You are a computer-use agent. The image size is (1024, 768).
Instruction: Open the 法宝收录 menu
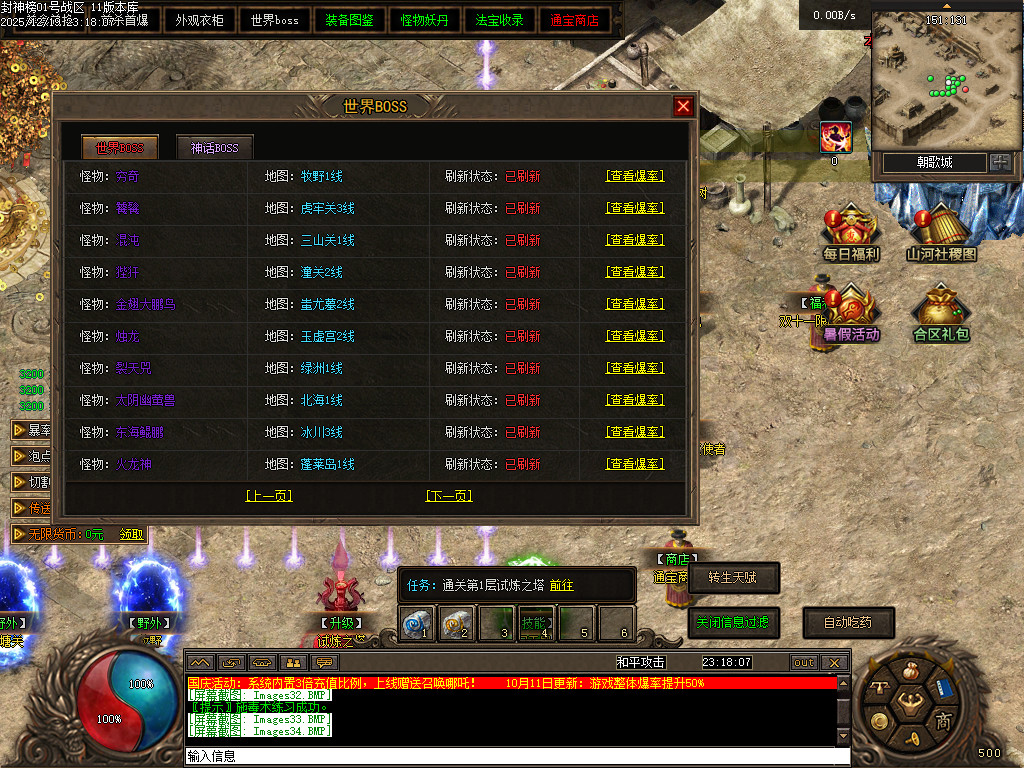(499, 20)
